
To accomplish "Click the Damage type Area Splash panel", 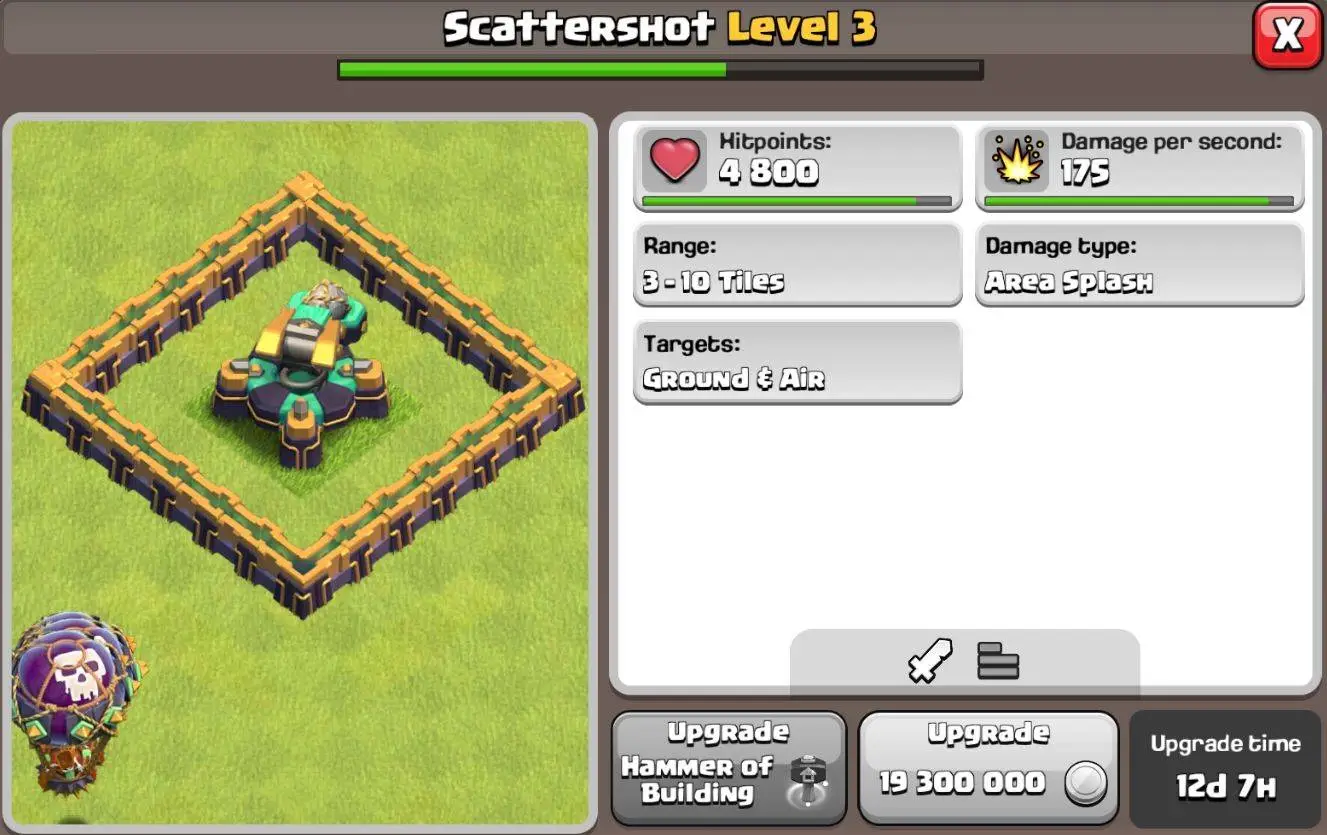I will [x=1139, y=263].
